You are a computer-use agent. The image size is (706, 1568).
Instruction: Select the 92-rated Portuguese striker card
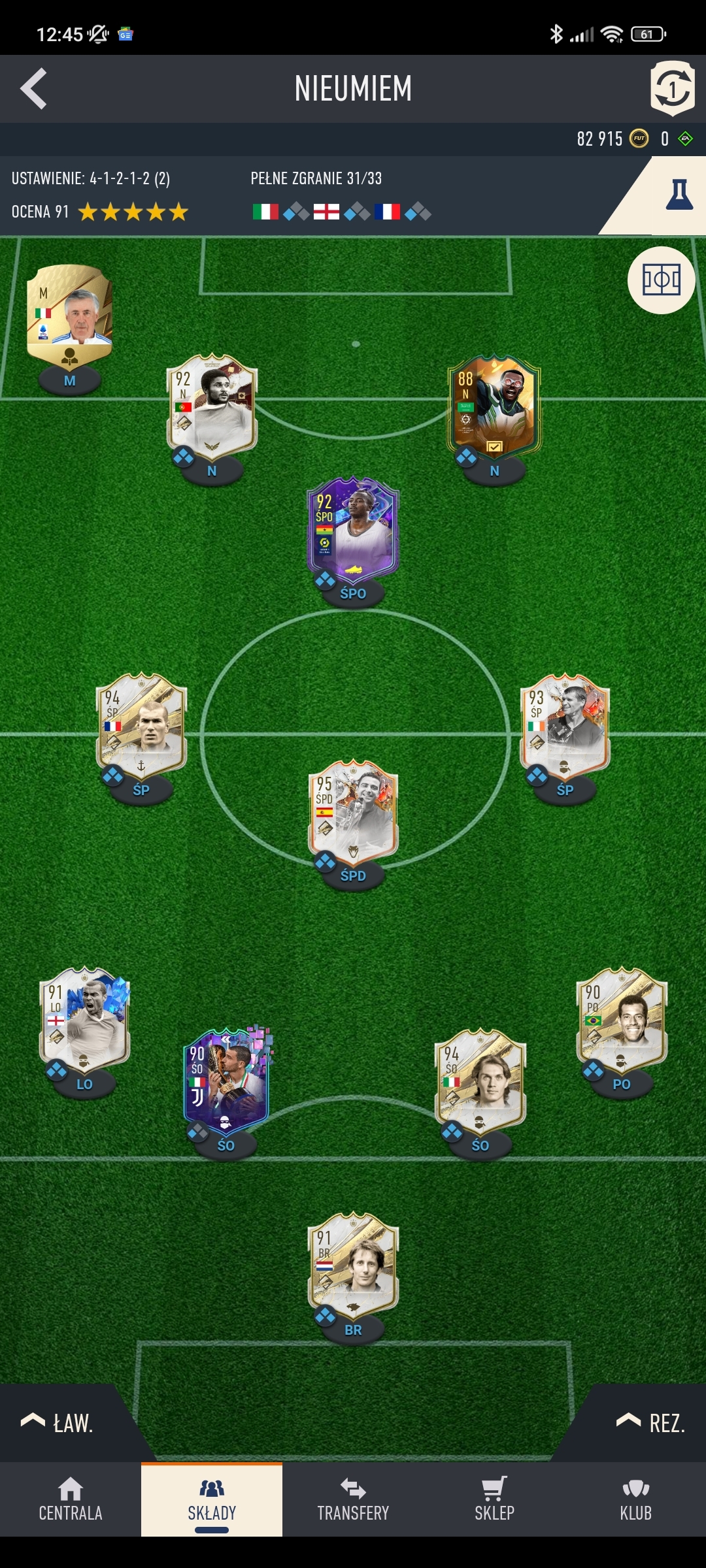click(212, 406)
